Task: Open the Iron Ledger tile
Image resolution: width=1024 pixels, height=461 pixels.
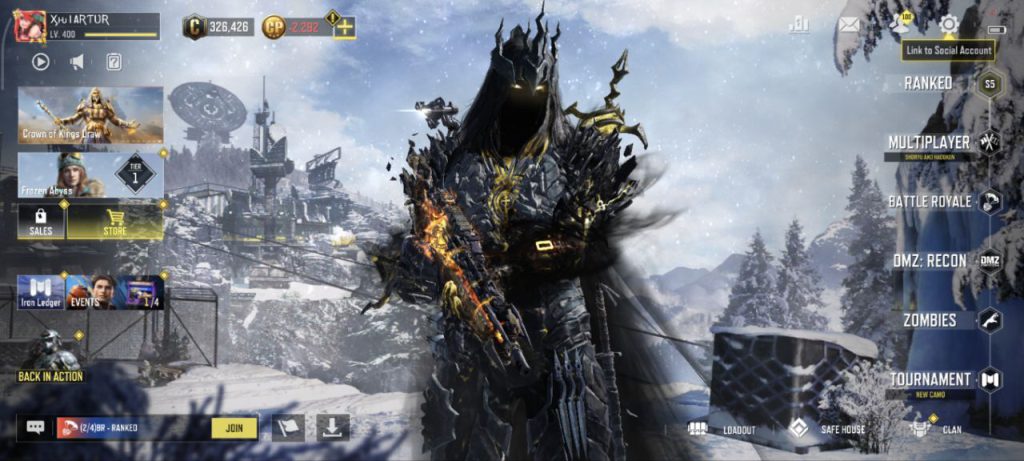Action: 41,291
